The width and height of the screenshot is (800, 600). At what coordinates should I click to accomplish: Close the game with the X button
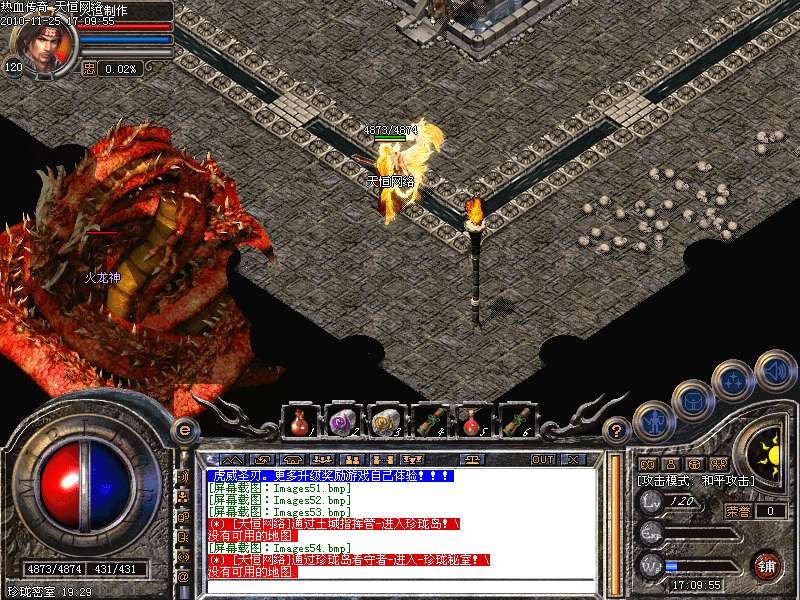(x=574, y=459)
